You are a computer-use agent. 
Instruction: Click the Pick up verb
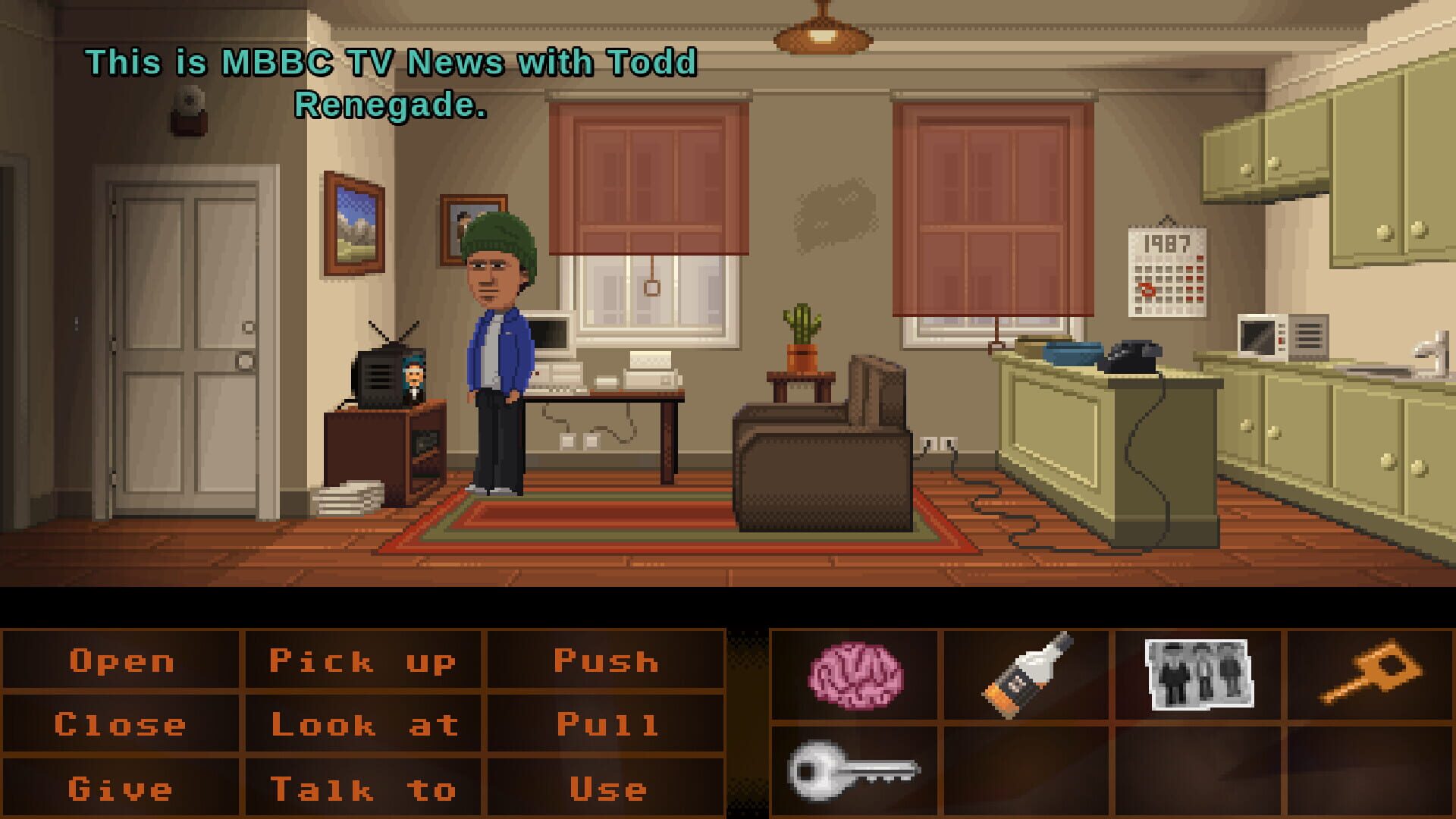tap(364, 661)
